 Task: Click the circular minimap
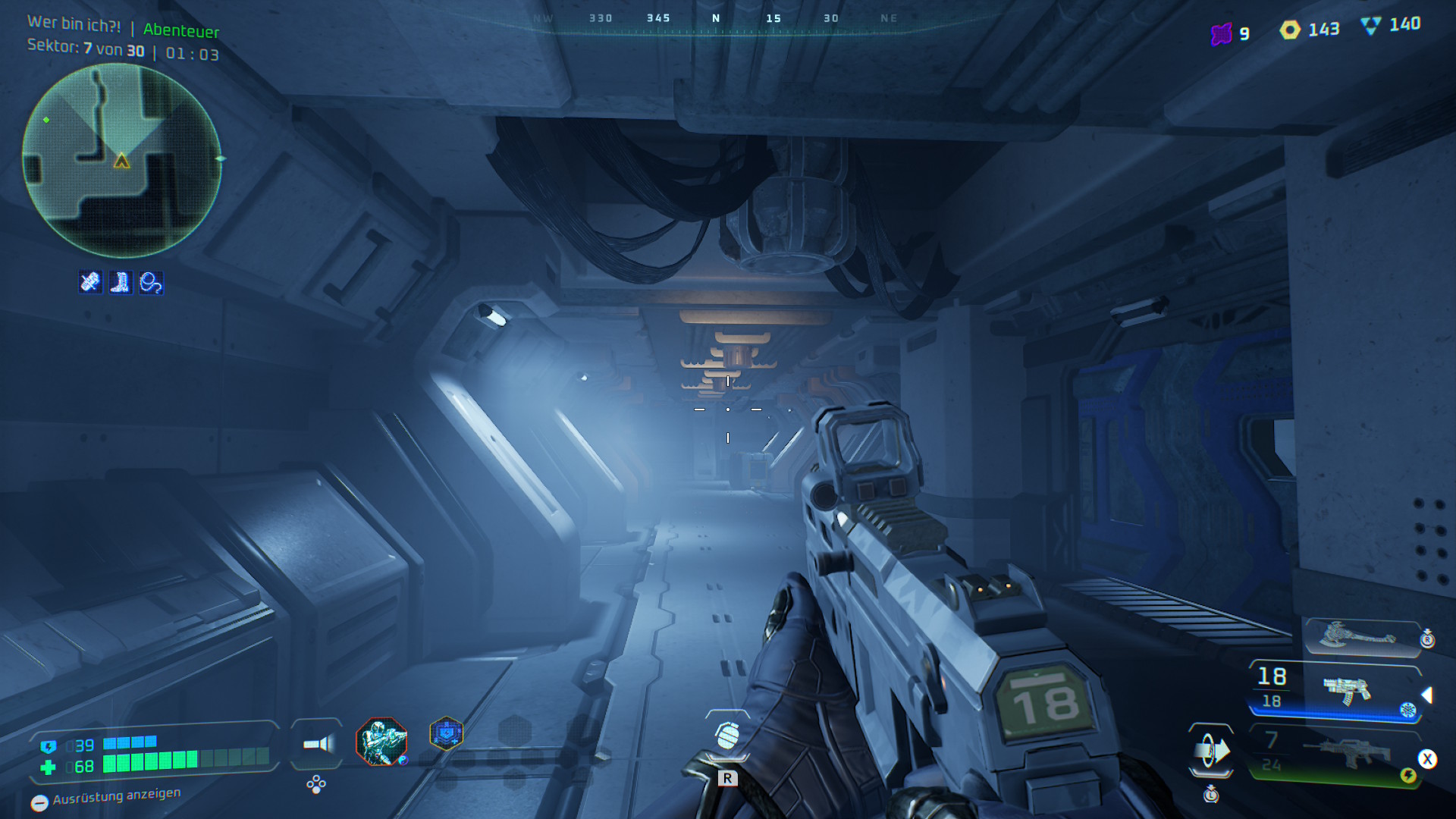(121, 160)
